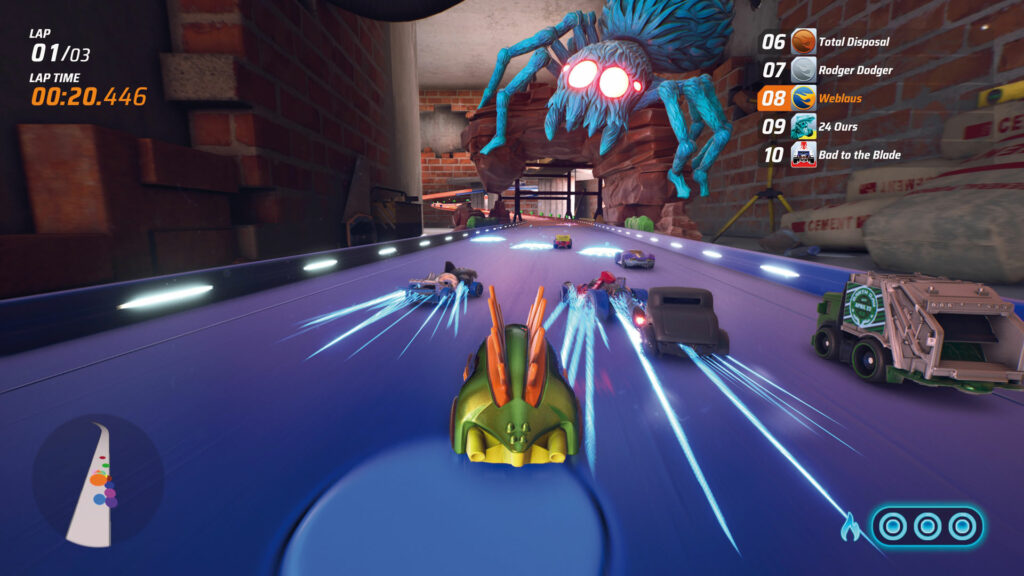This screenshot has height=576, width=1024.
Task: Select Total Disposal in the leaderboard
Action: pos(830,42)
